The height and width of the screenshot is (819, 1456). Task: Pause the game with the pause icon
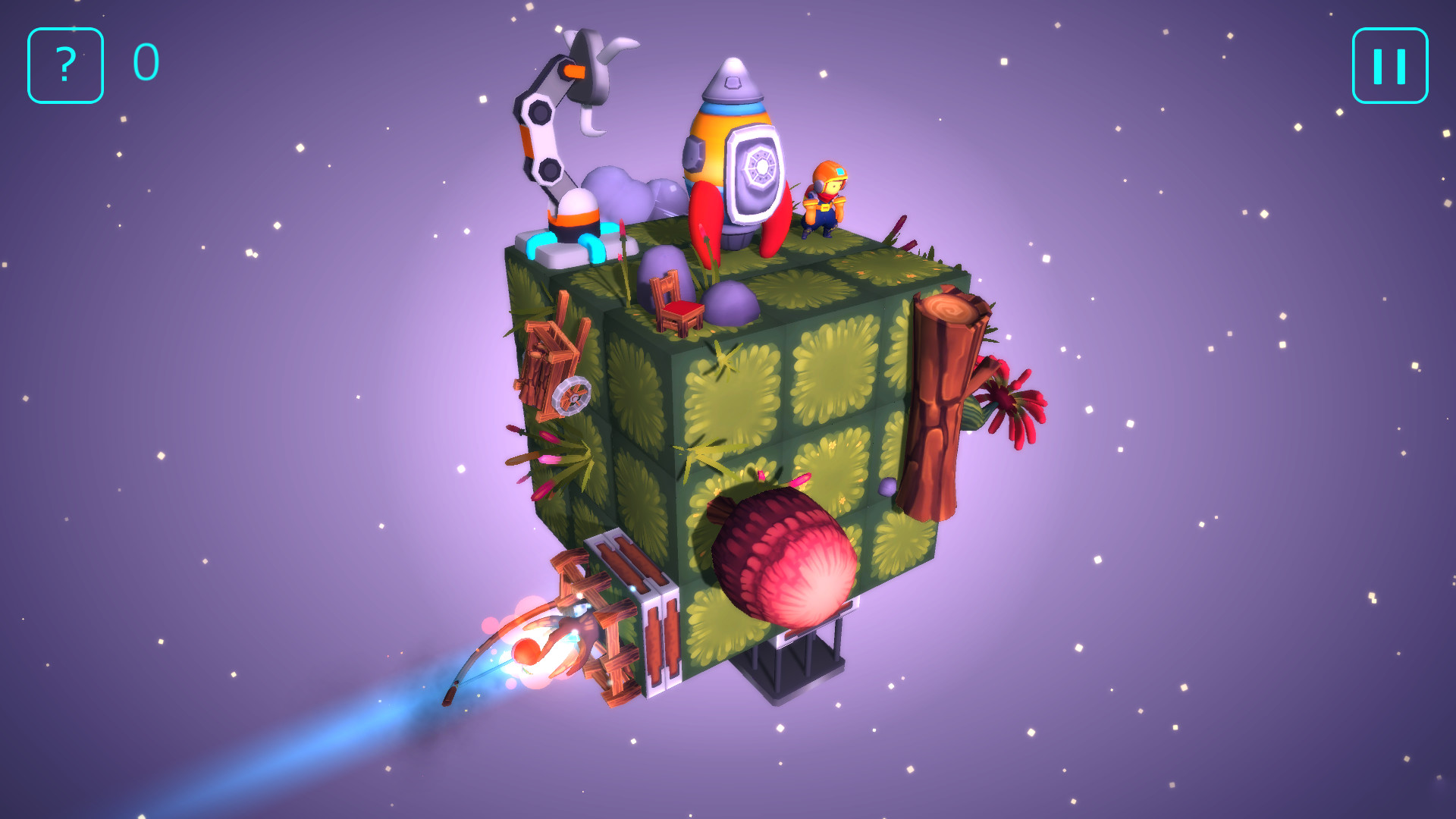click(x=1390, y=67)
